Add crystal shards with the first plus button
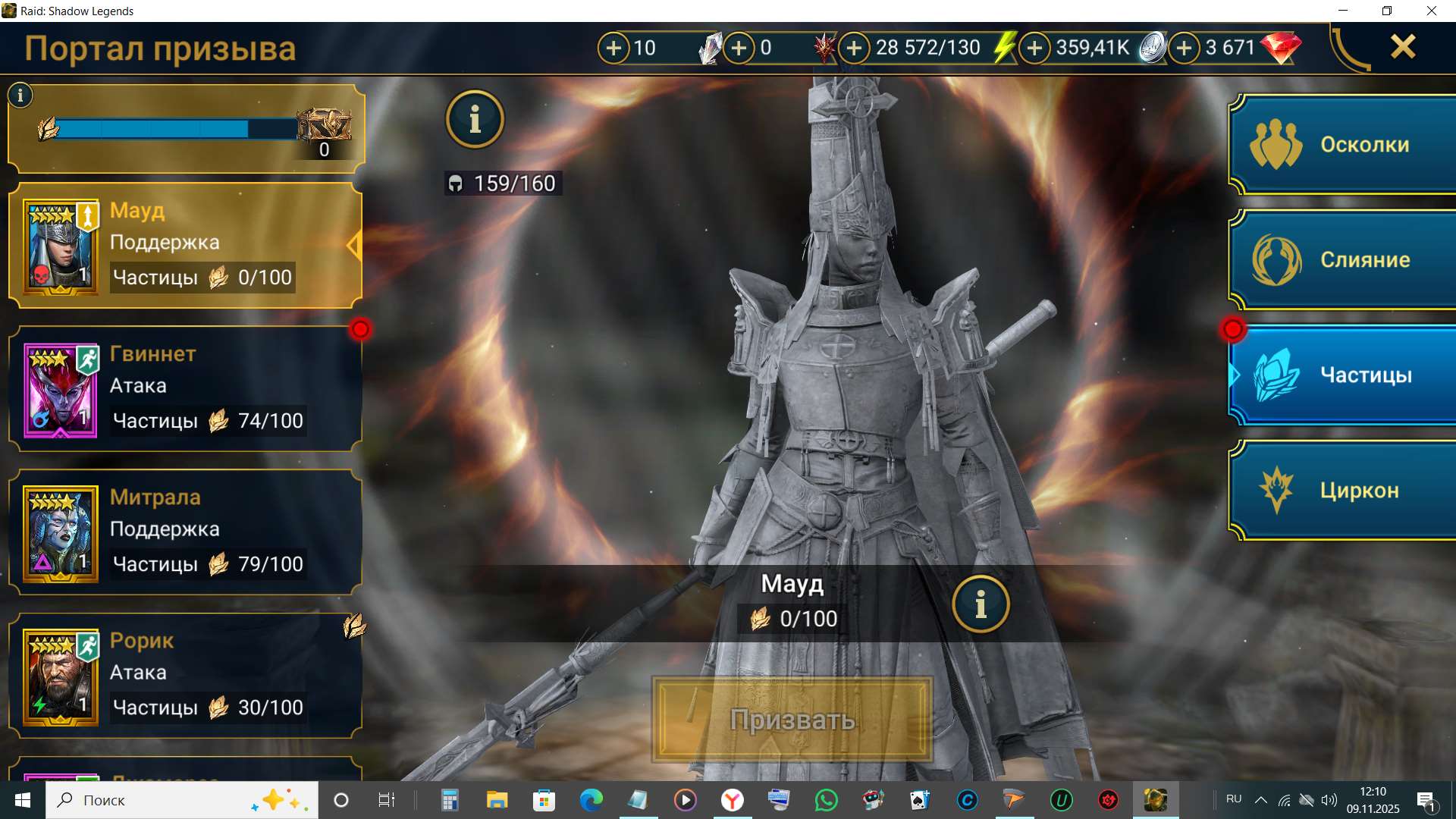The image size is (1456, 819). (613, 48)
